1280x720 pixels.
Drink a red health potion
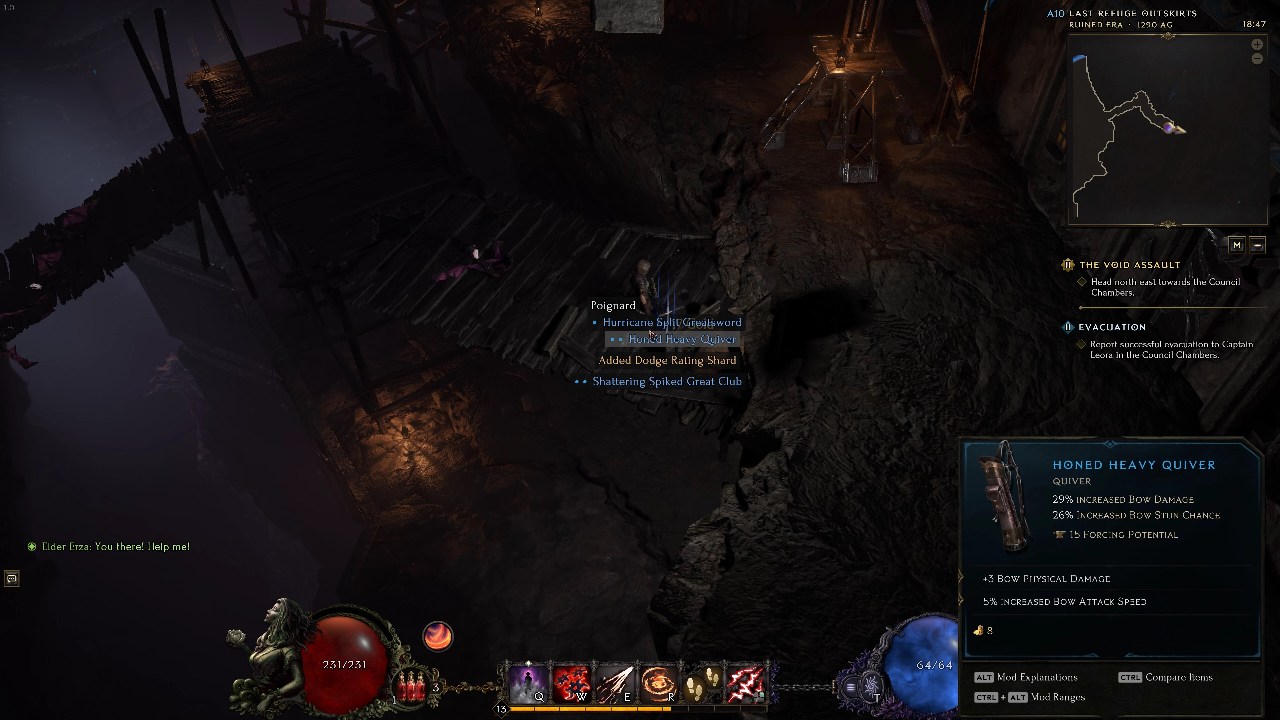(x=411, y=687)
